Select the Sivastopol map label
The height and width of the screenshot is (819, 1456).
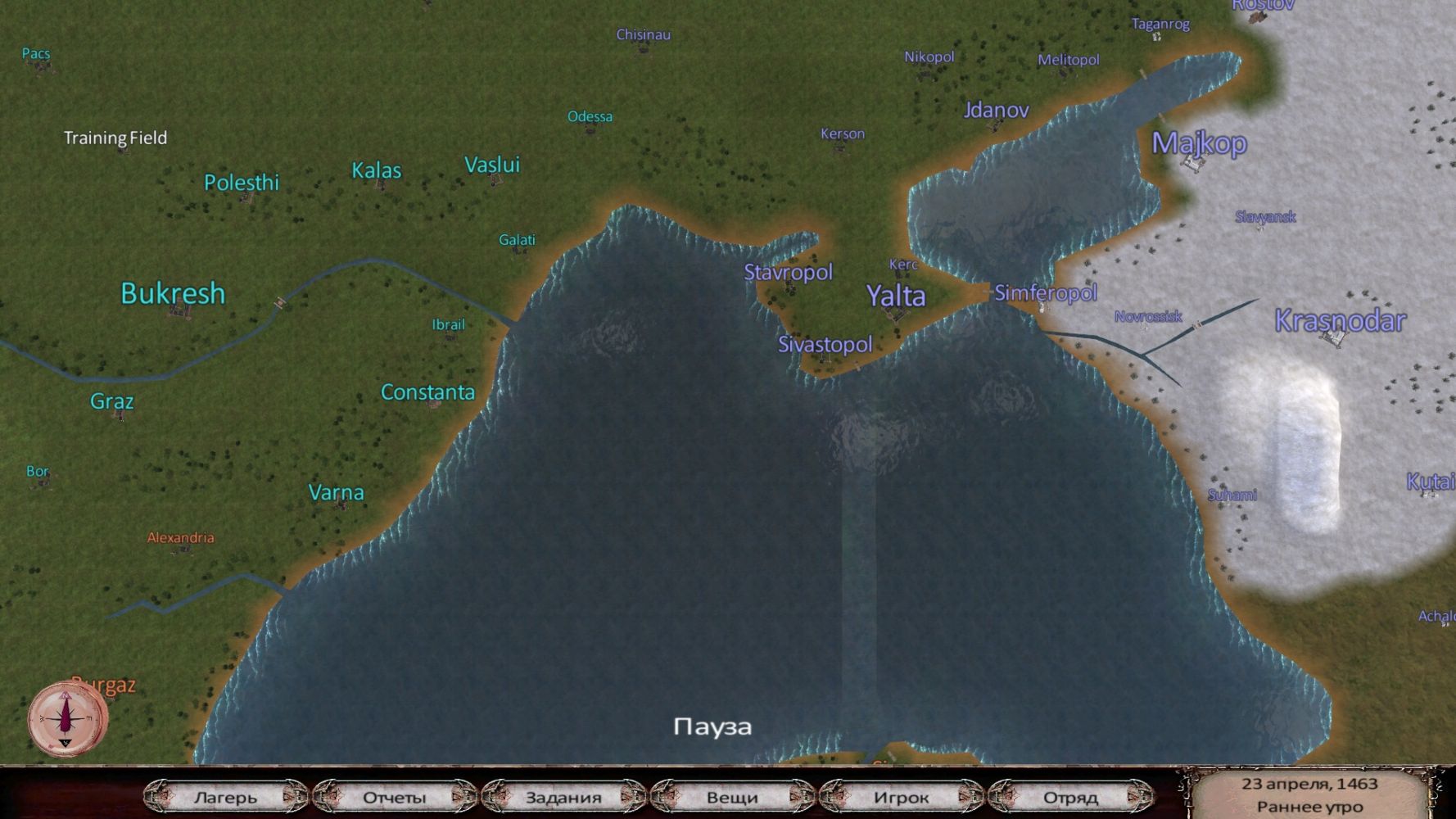click(x=825, y=344)
